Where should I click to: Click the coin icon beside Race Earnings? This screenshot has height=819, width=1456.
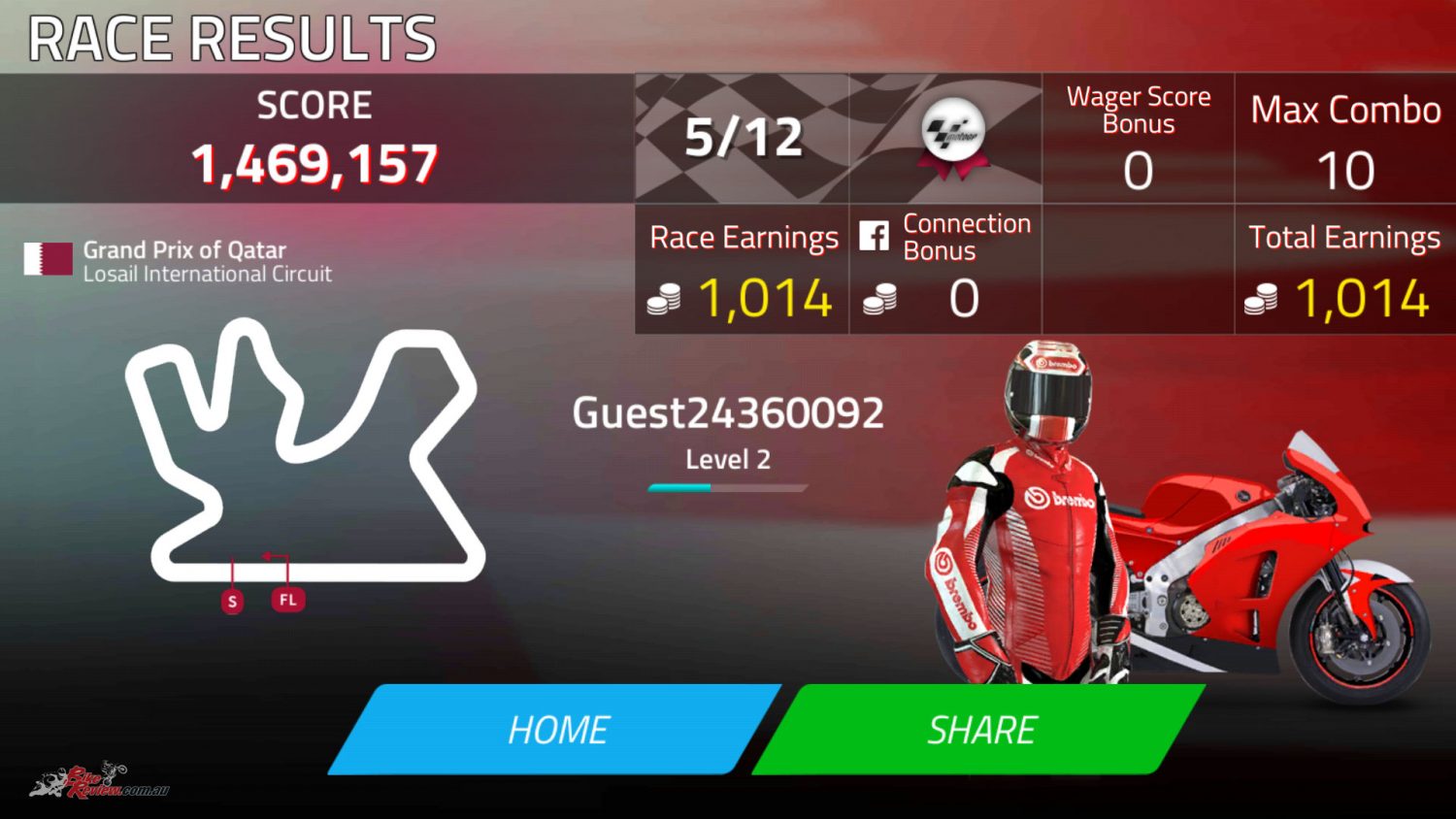[664, 299]
